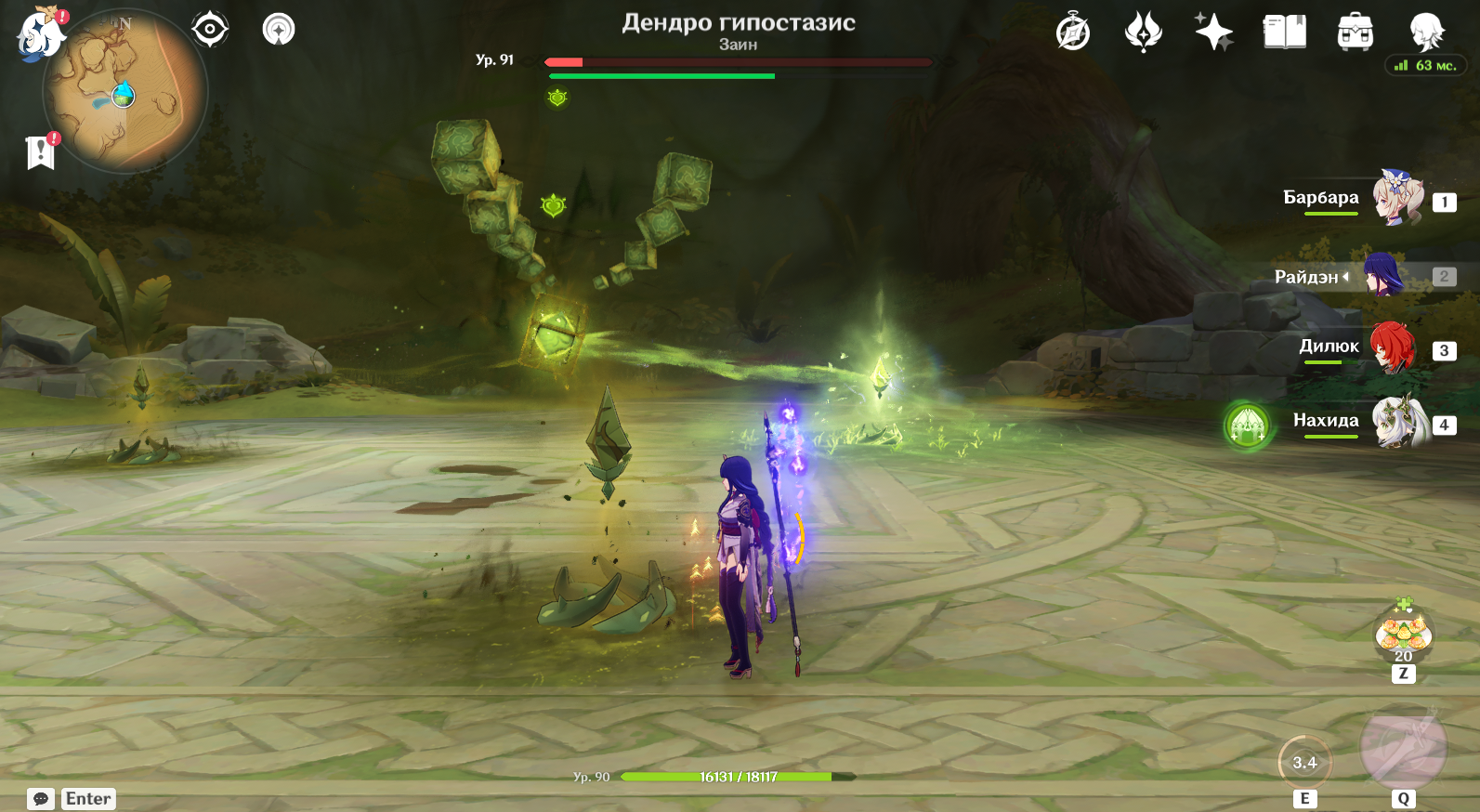Open the backpack inventory

(x=1355, y=33)
